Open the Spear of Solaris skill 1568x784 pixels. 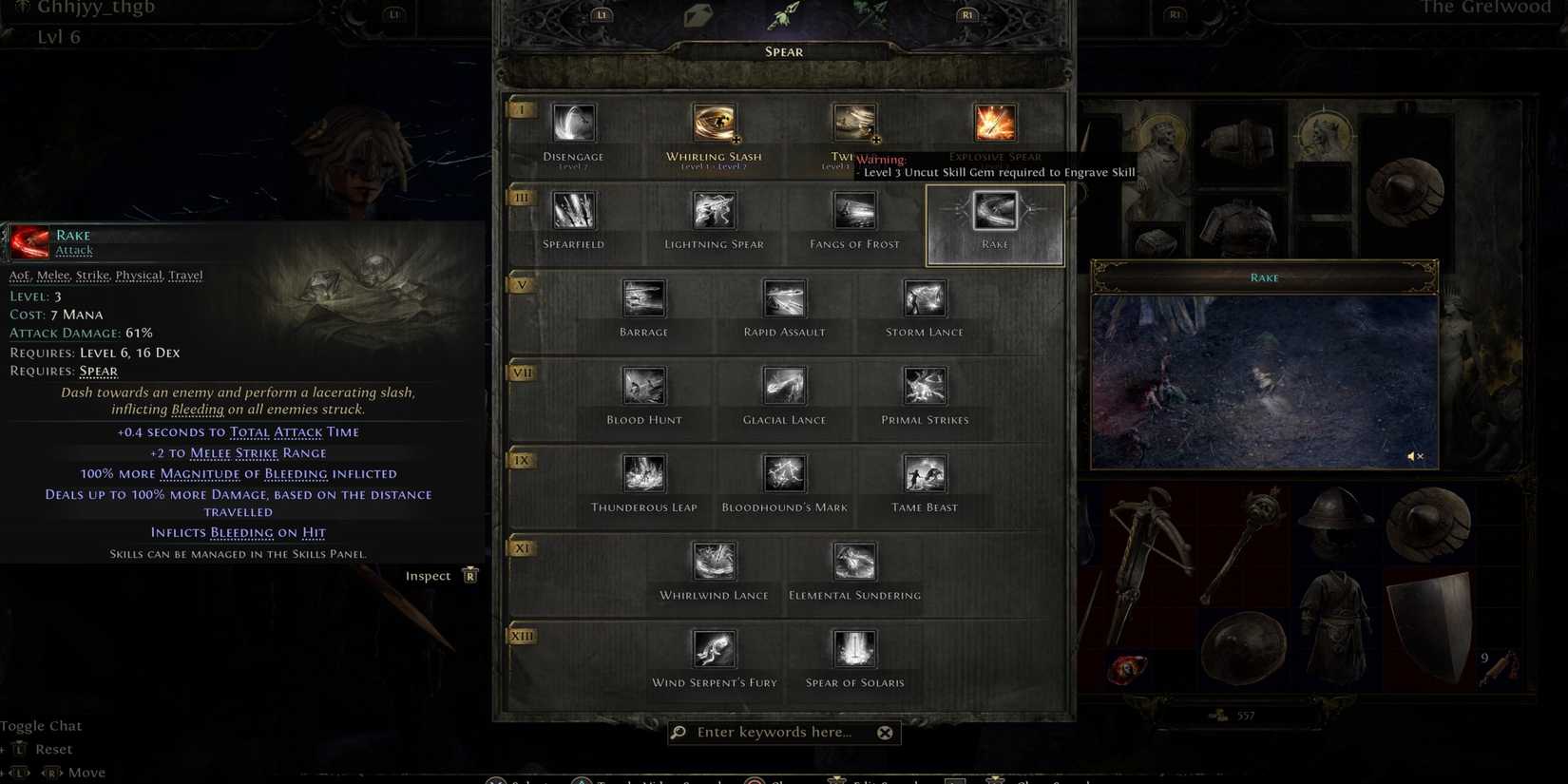click(x=853, y=649)
